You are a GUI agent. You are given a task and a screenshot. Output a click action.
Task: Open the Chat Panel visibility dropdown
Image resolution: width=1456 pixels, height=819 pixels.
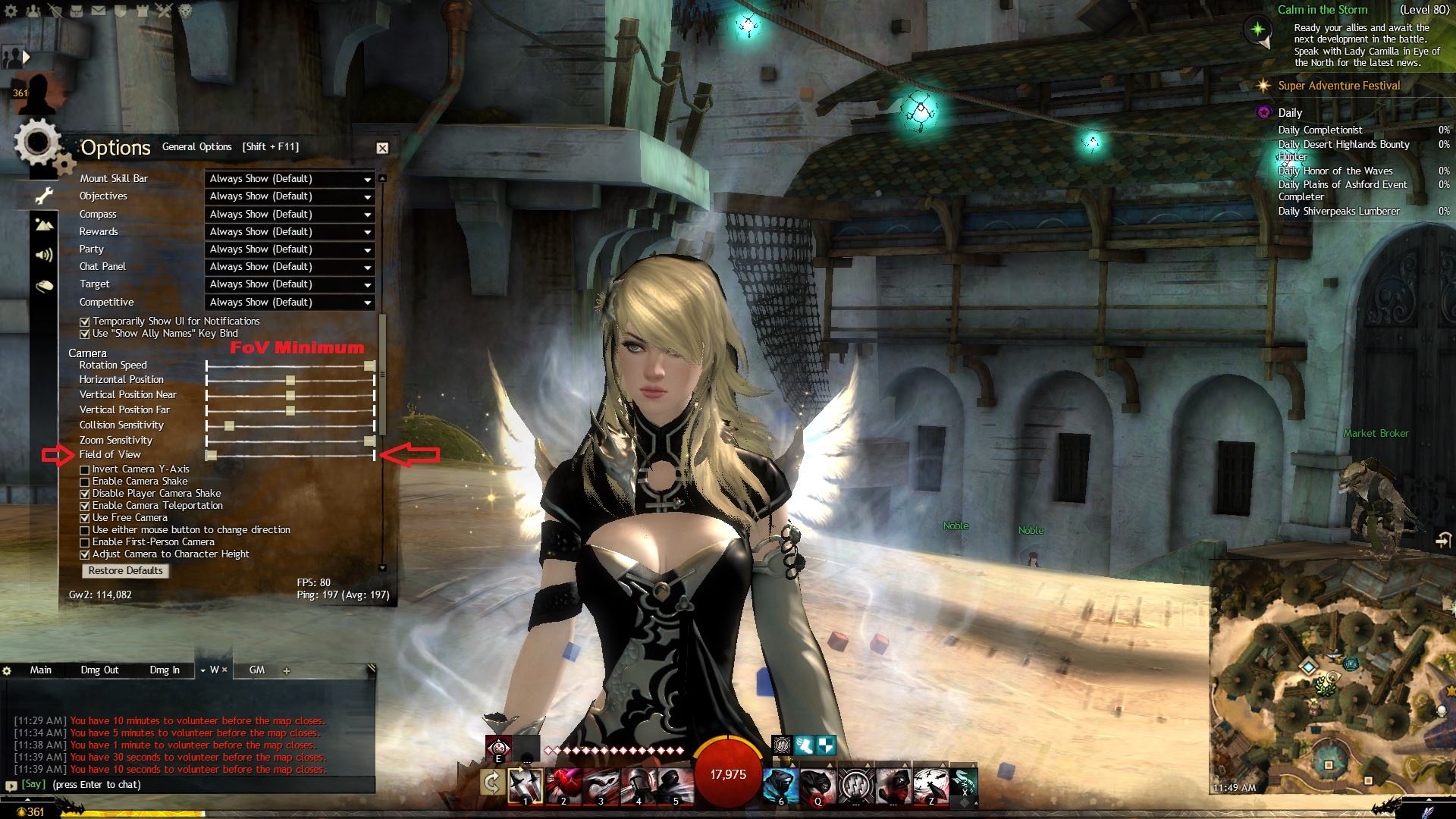(x=290, y=267)
